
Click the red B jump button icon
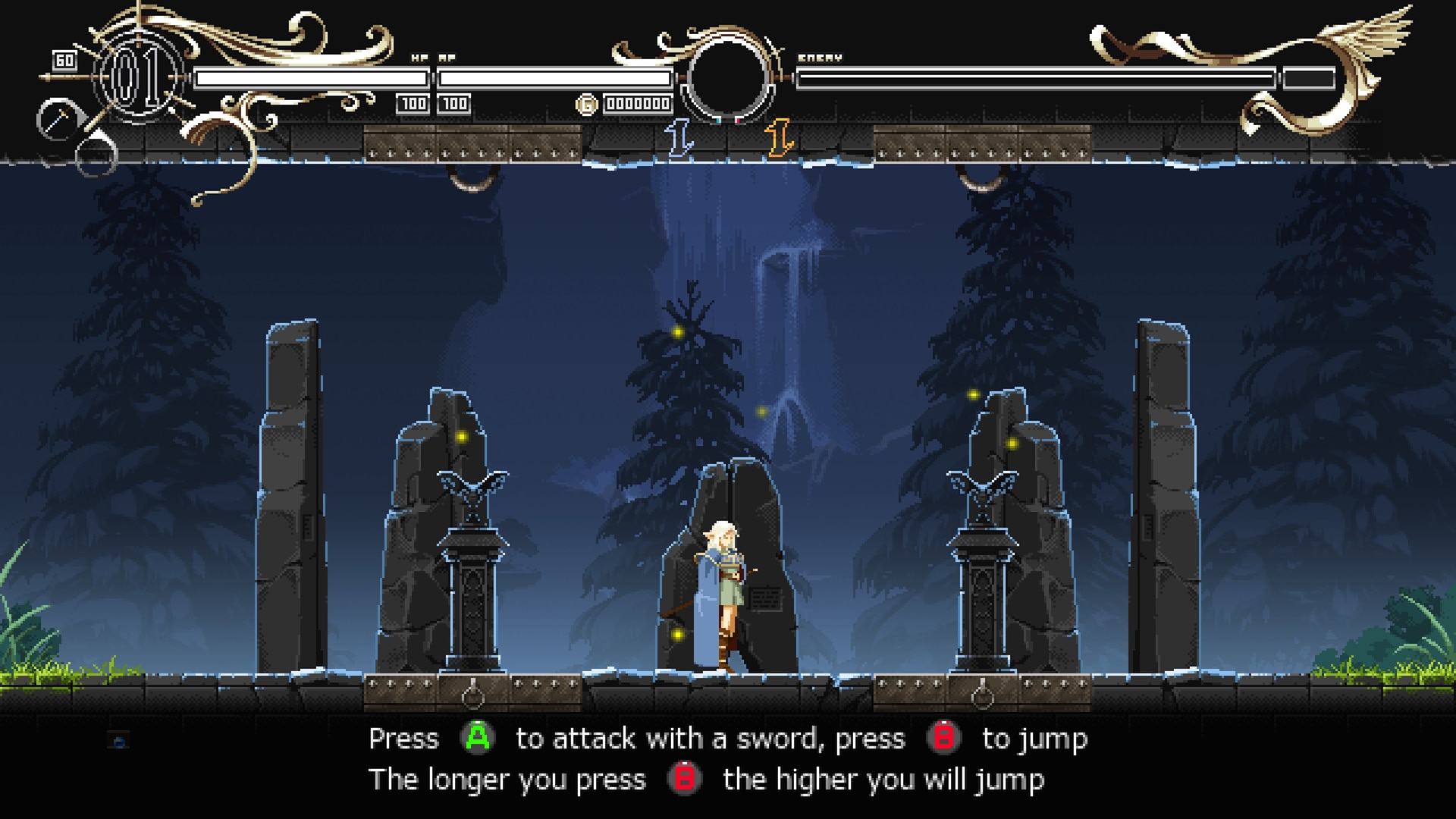tap(943, 736)
